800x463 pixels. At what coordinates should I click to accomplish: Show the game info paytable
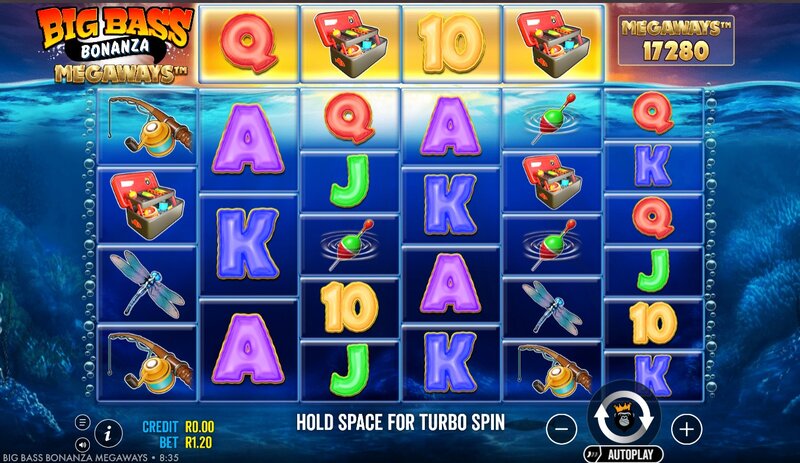pos(109,431)
